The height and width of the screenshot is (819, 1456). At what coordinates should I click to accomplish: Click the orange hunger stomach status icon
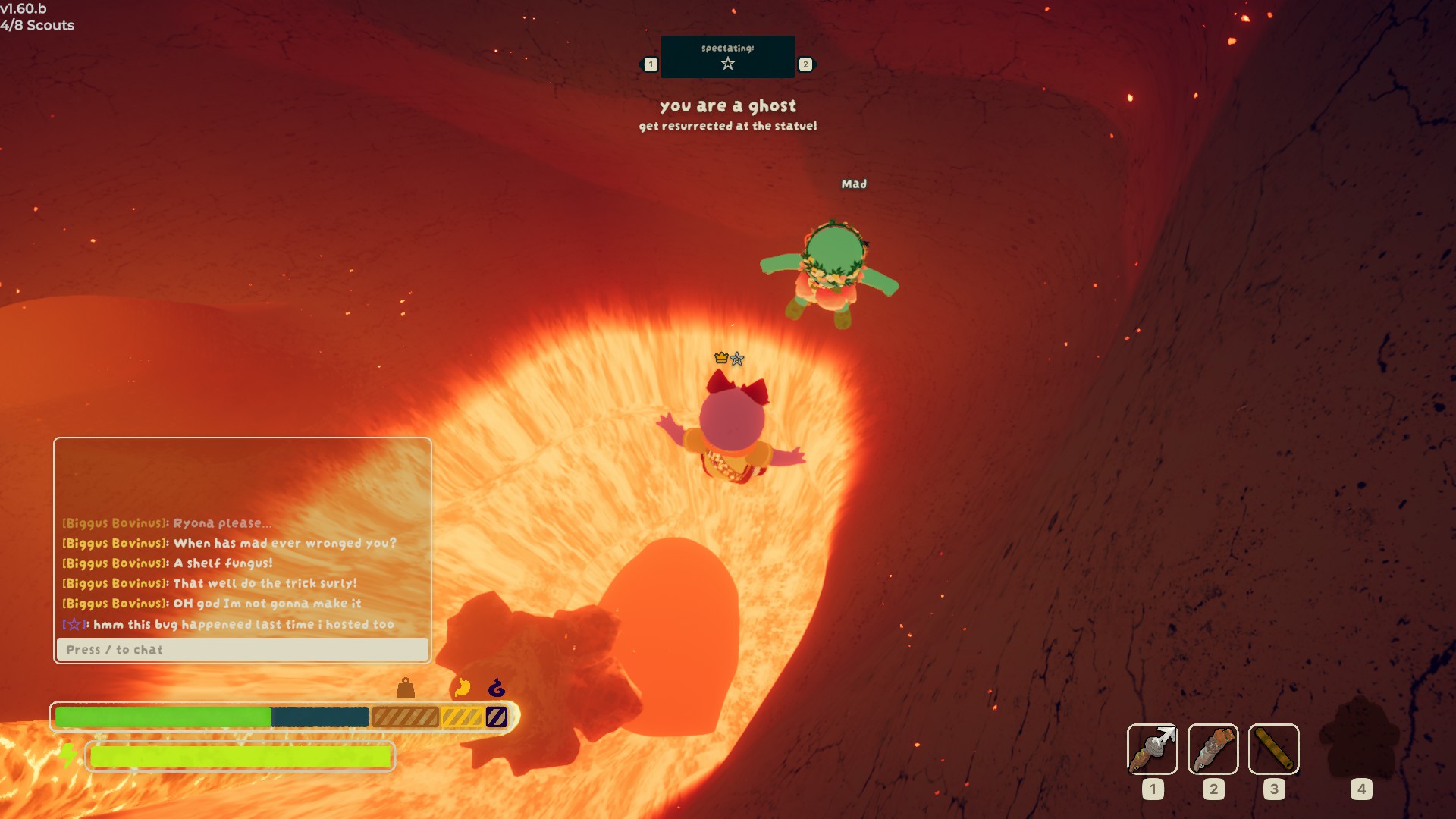click(x=462, y=688)
